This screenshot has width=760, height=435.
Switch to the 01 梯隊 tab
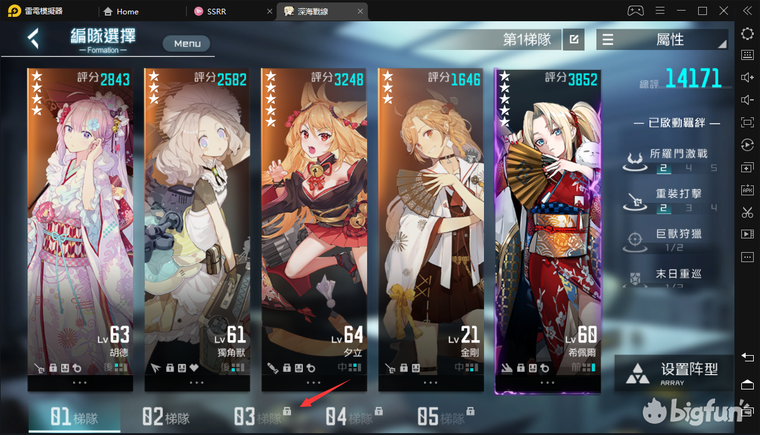[74, 417]
